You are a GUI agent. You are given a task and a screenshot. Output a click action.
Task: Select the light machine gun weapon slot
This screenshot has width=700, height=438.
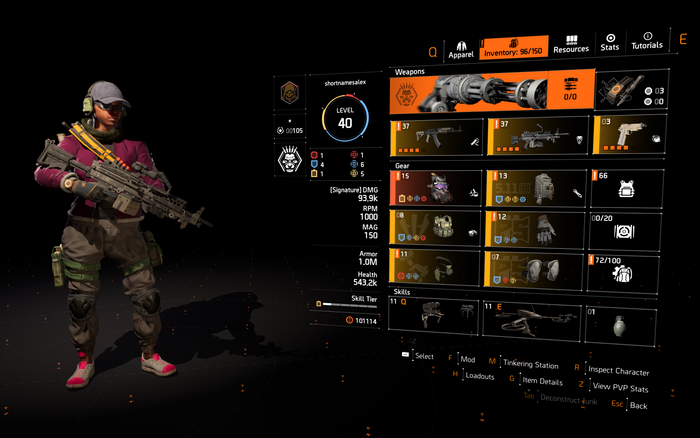tap(534, 135)
